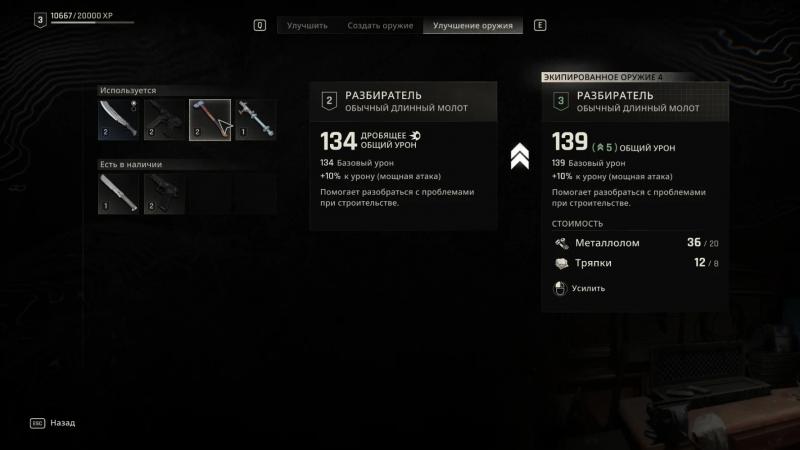Choose the dark firearm under Есть в наличии
This screenshot has width=800, height=450.
click(164, 194)
